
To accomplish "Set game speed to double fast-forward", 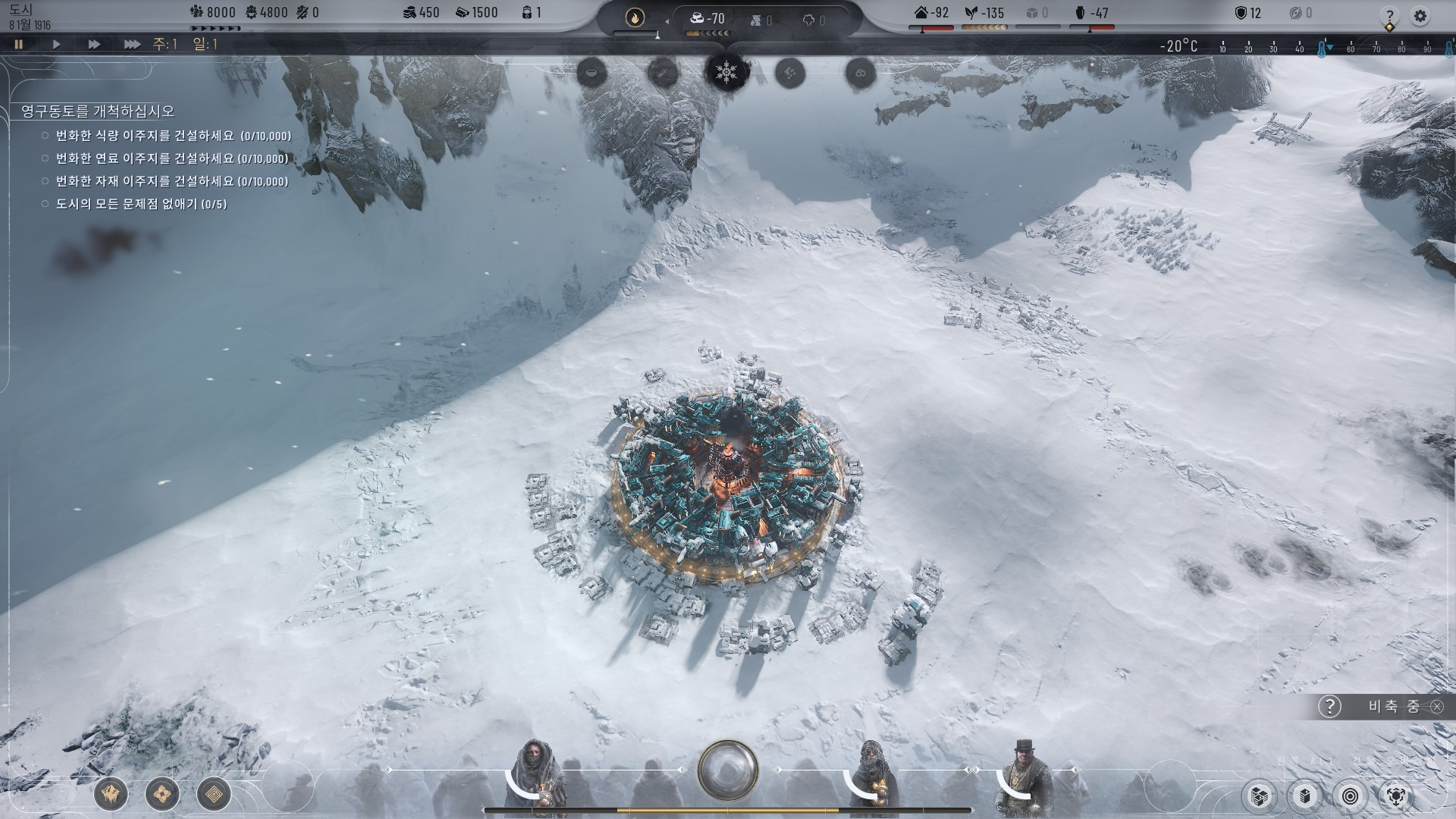I will tap(94, 44).
